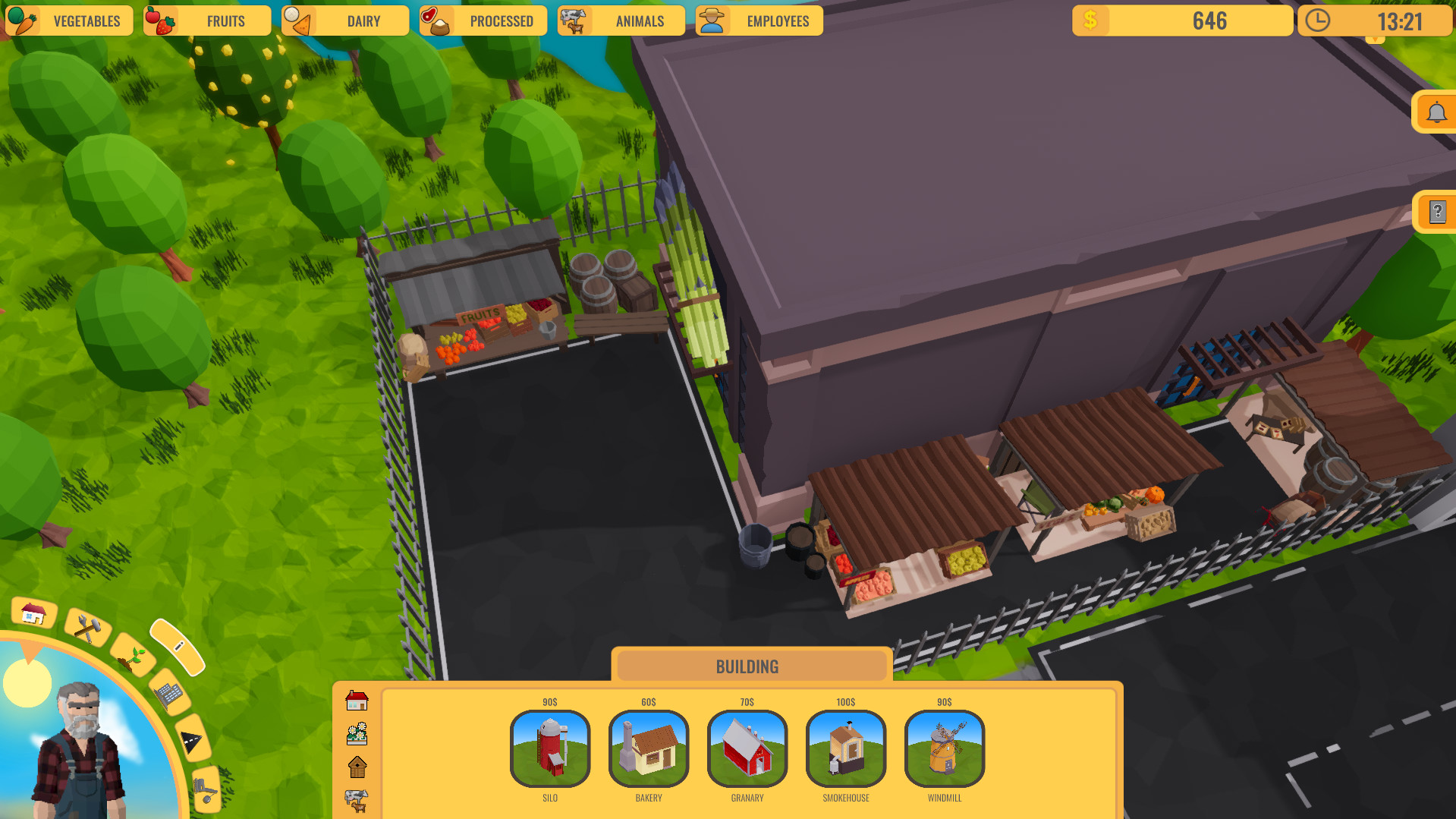The image size is (1456, 819).
Task: Expand the Animals category
Action: click(622, 20)
